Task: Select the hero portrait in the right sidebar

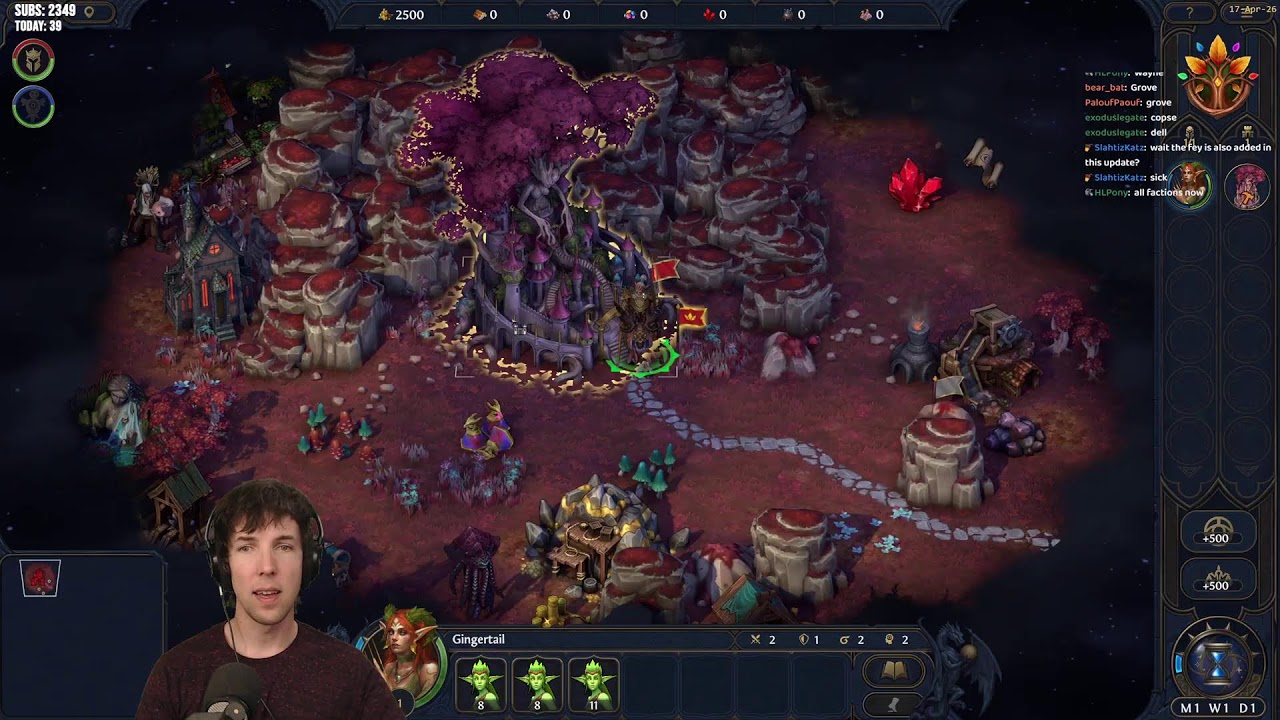Action: pos(1190,187)
